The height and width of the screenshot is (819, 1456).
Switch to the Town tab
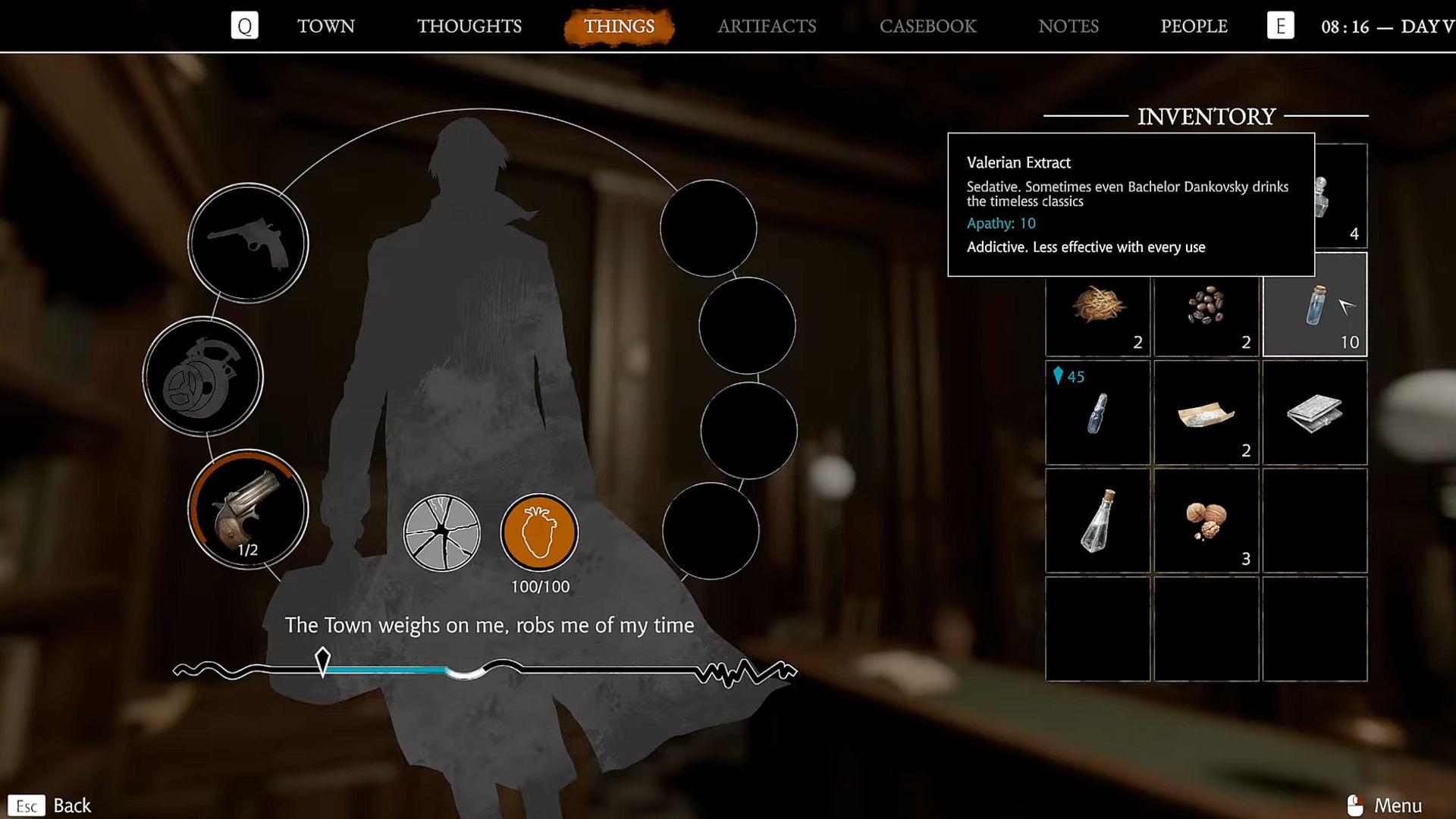(325, 27)
